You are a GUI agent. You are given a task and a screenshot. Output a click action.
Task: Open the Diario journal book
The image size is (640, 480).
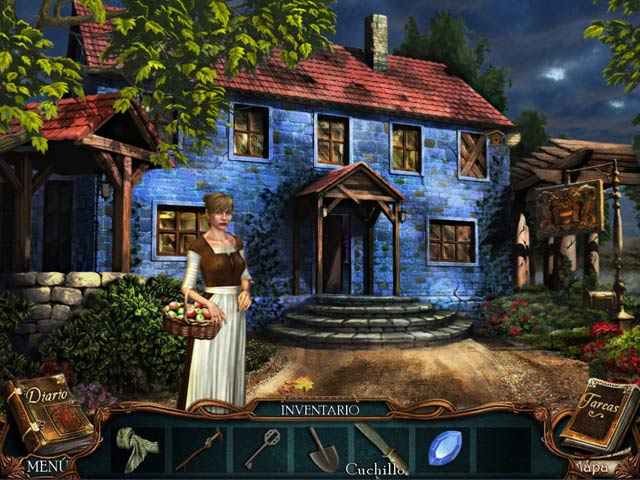pos(45,412)
